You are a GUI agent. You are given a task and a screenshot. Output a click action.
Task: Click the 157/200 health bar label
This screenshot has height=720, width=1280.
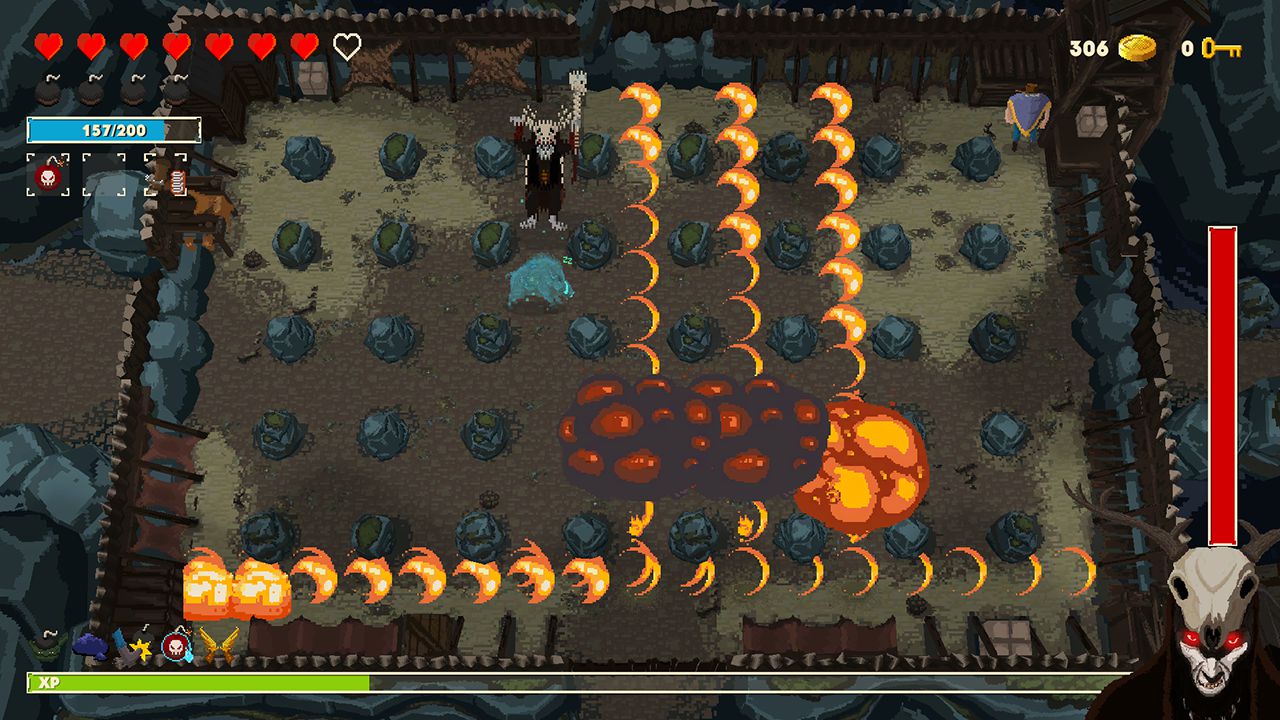point(115,129)
